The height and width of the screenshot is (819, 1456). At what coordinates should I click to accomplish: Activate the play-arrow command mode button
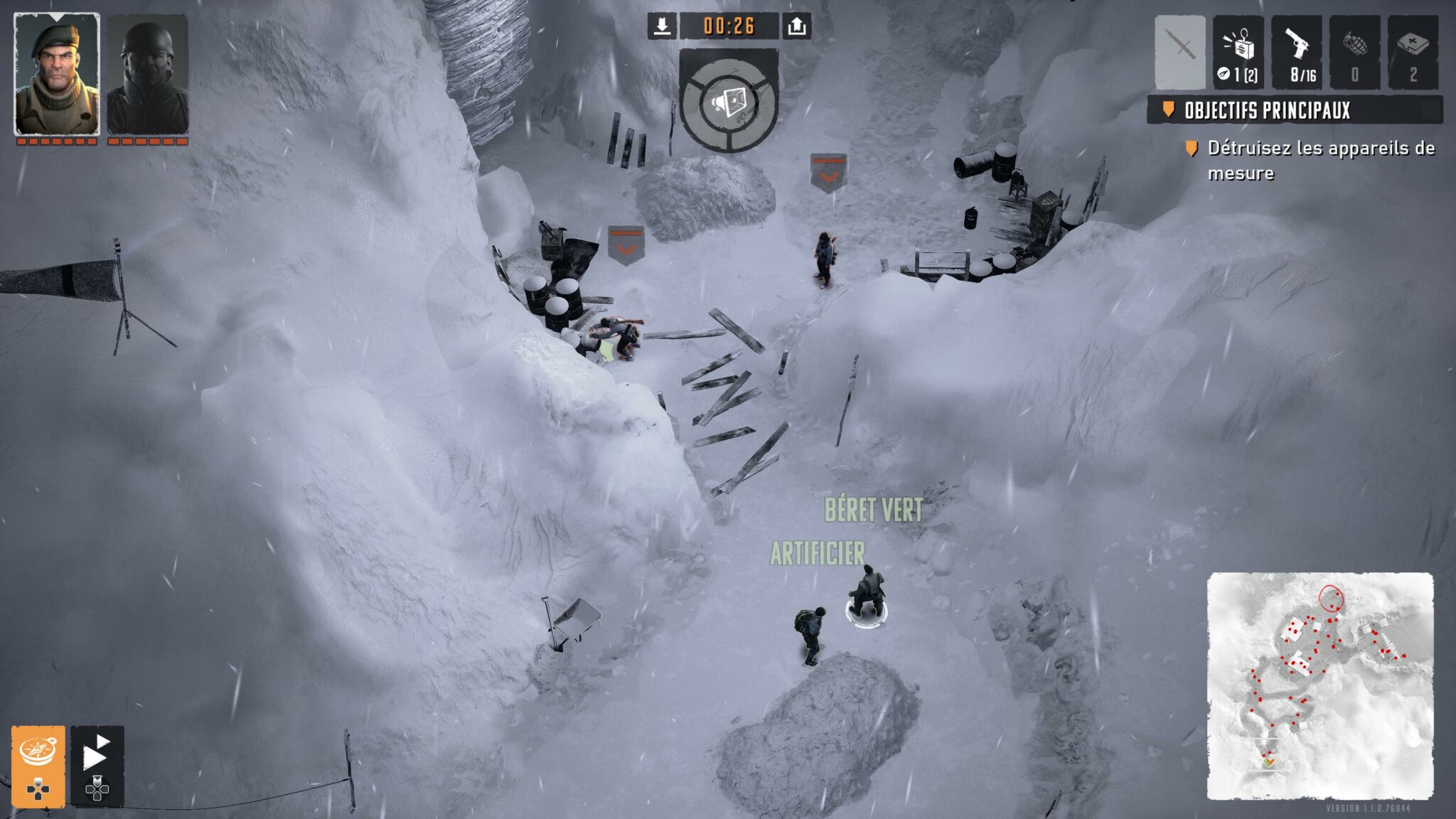click(97, 766)
